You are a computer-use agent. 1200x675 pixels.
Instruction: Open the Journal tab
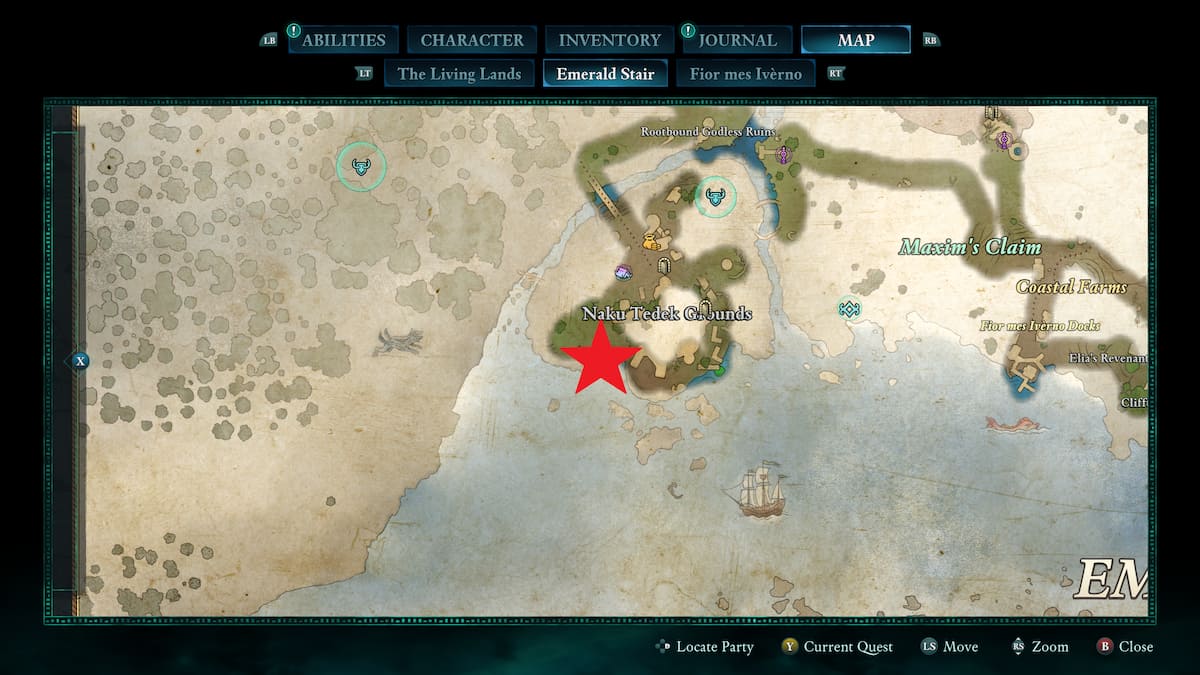point(737,40)
